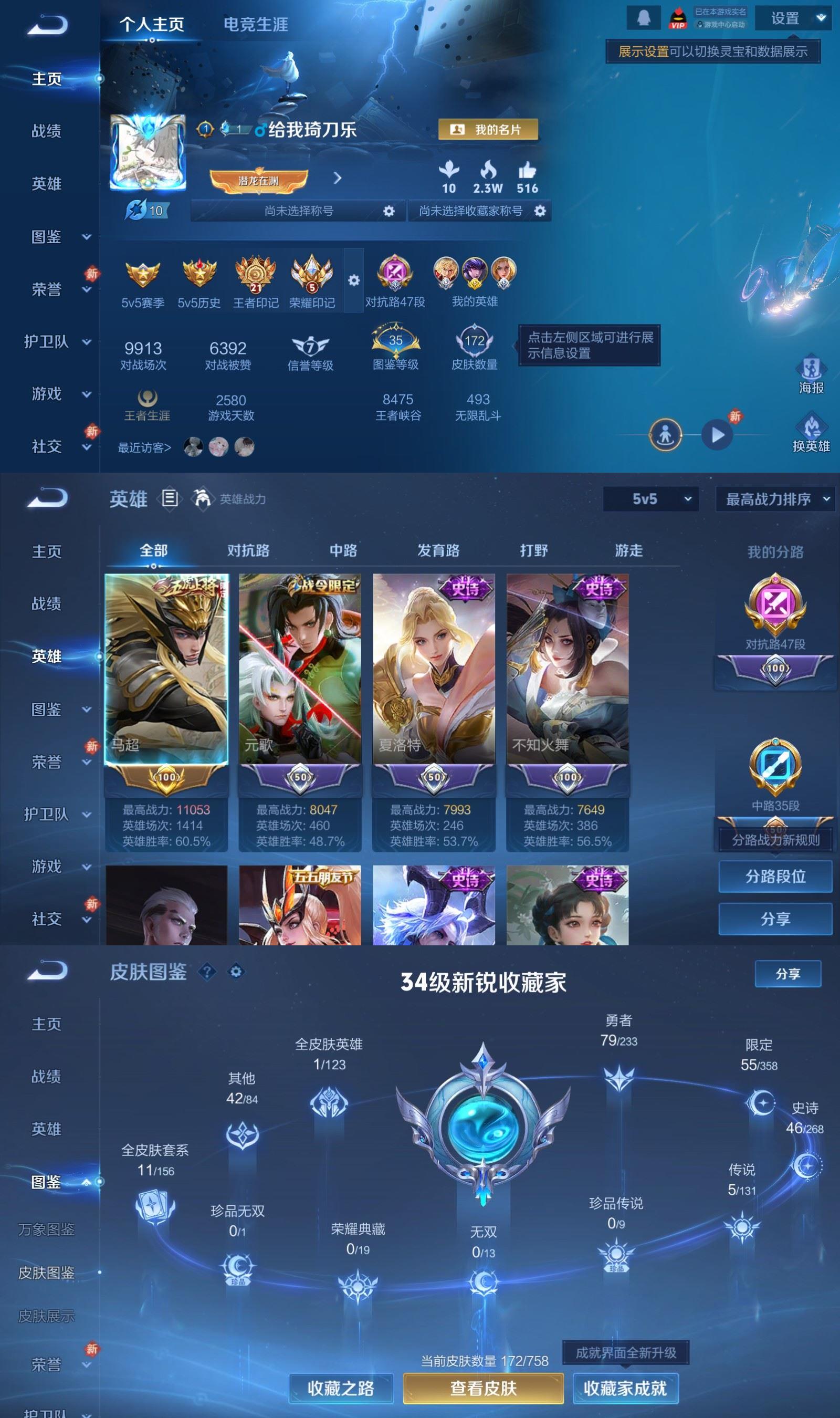Switch to the 电竞生涯 tab

point(256,25)
